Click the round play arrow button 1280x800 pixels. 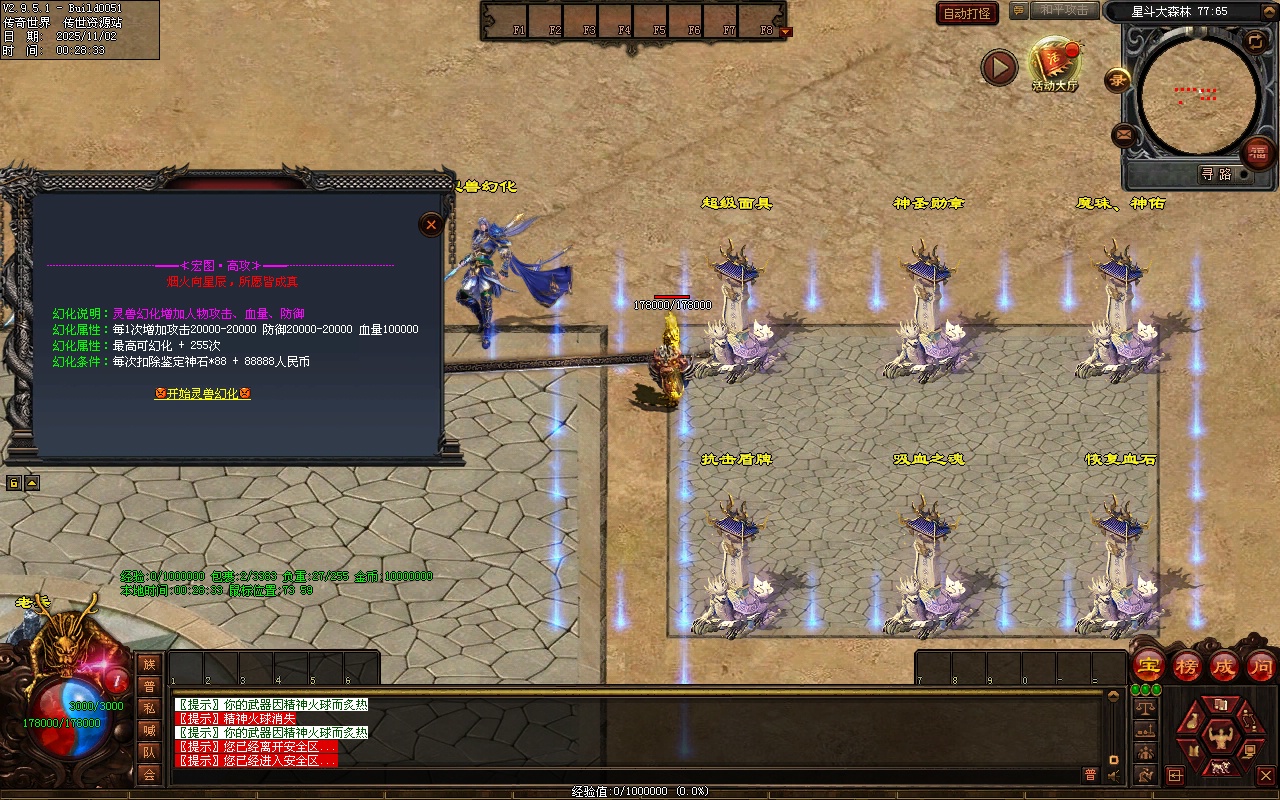[x=998, y=68]
